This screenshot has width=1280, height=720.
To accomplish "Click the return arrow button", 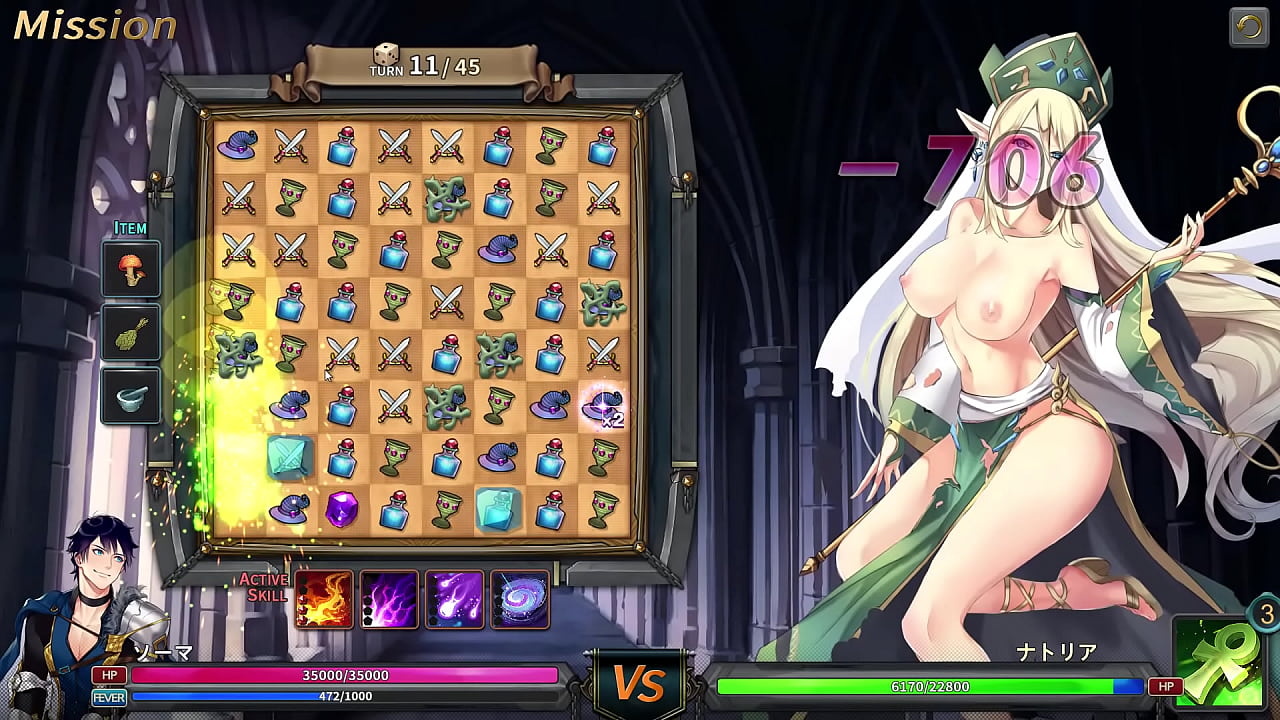I will click(x=1249, y=28).
